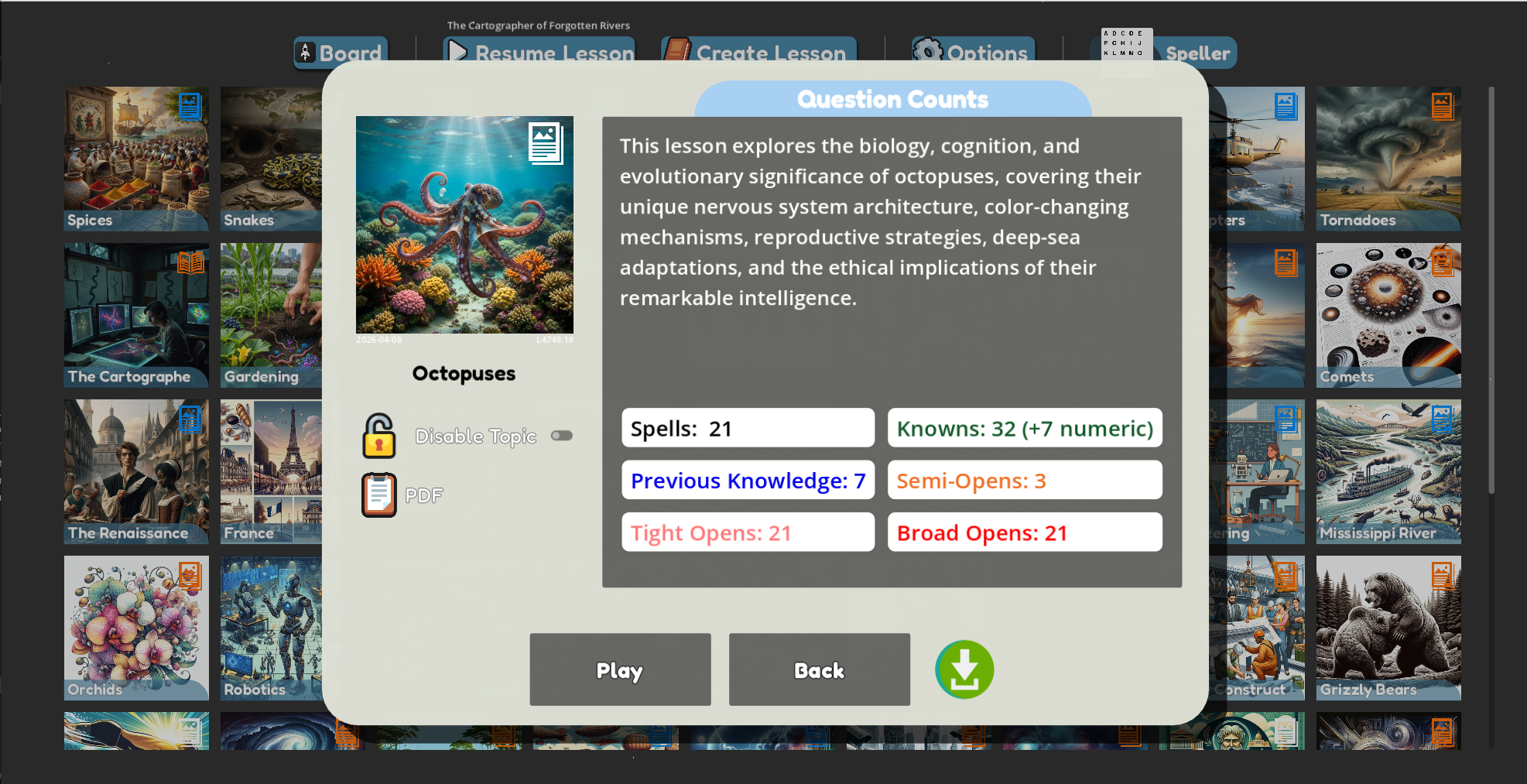
Task: Click the green download icon
Action: tap(964, 669)
